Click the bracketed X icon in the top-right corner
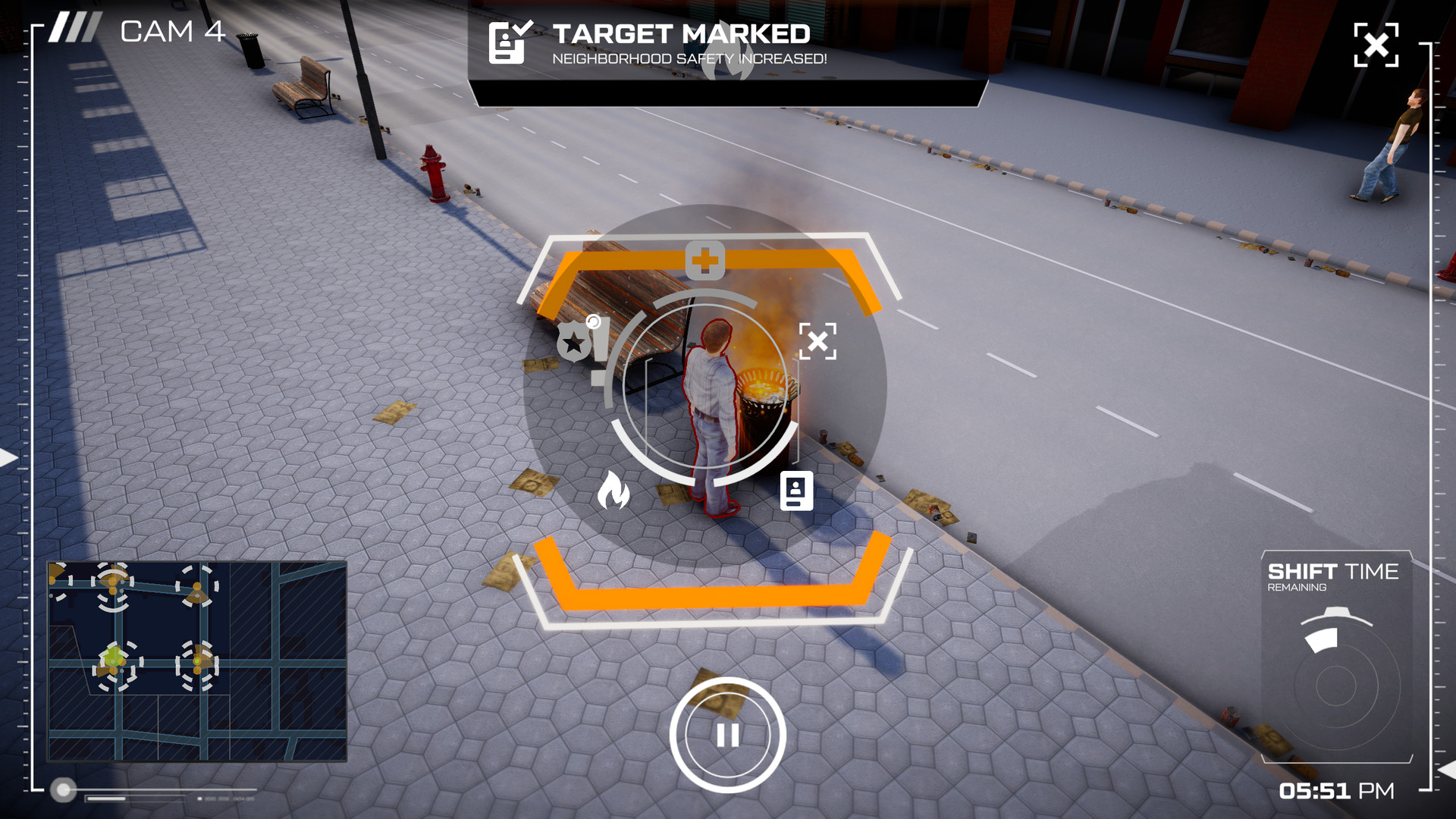Screen dimensions: 1456x819 [1376, 45]
